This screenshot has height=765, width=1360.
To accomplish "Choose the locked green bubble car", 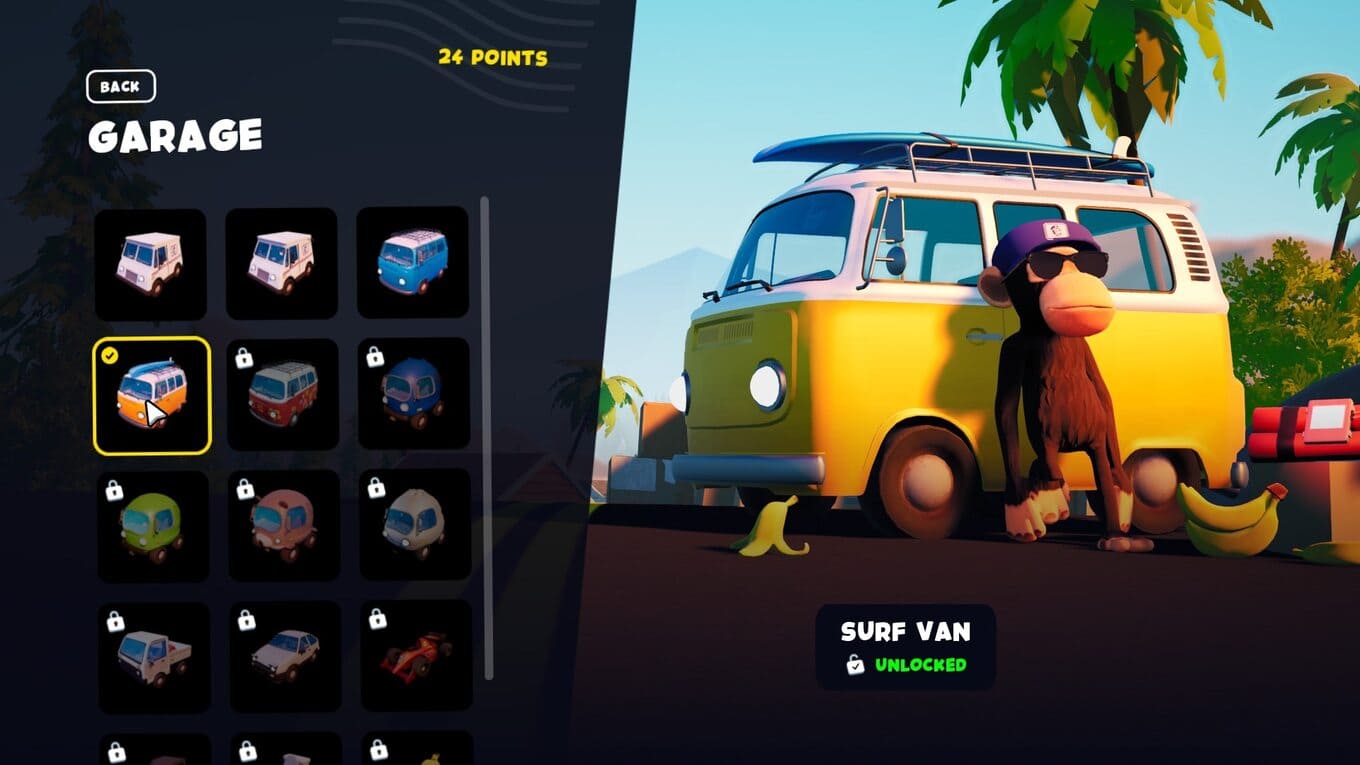I will (x=152, y=526).
